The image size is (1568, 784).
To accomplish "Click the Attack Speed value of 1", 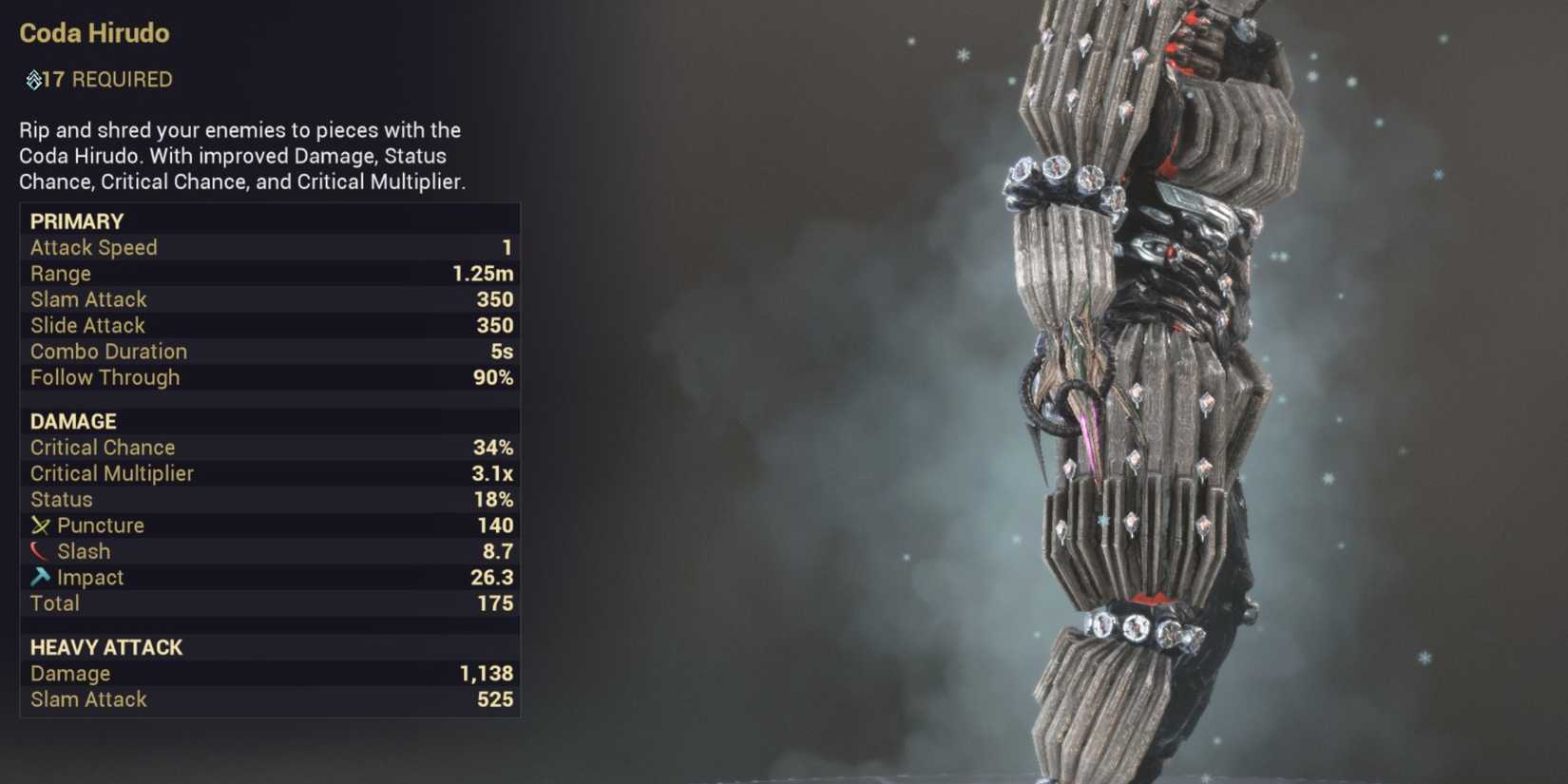I will [507, 247].
